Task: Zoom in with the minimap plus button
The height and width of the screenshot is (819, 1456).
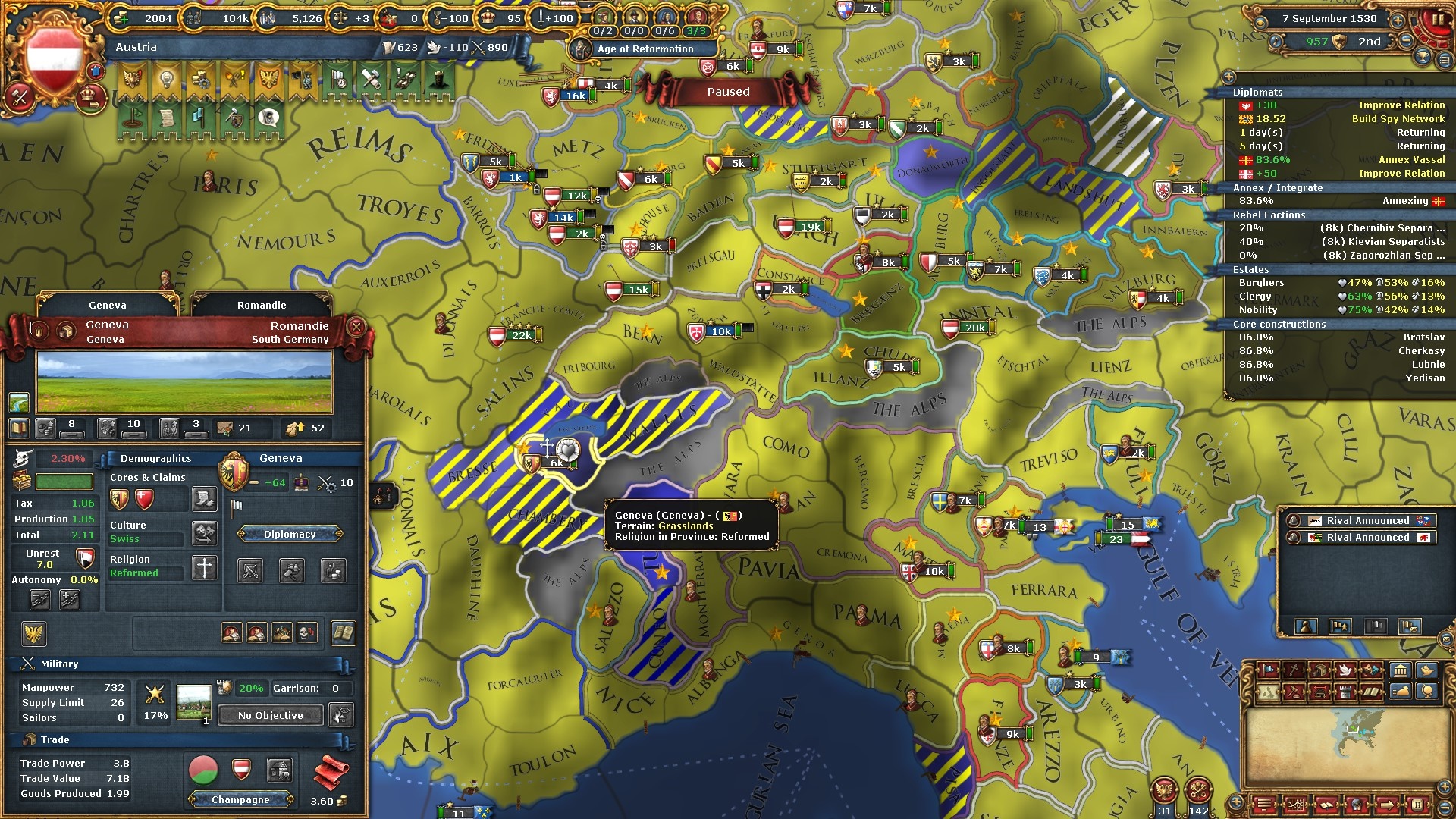Action: [1236, 802]
